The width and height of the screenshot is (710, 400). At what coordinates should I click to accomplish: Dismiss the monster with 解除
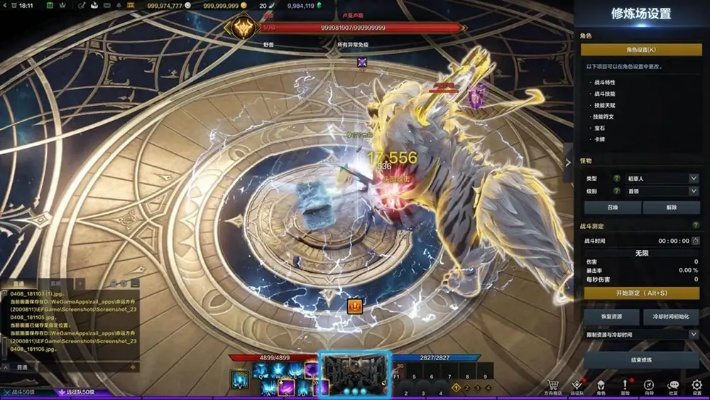[670, 208]
